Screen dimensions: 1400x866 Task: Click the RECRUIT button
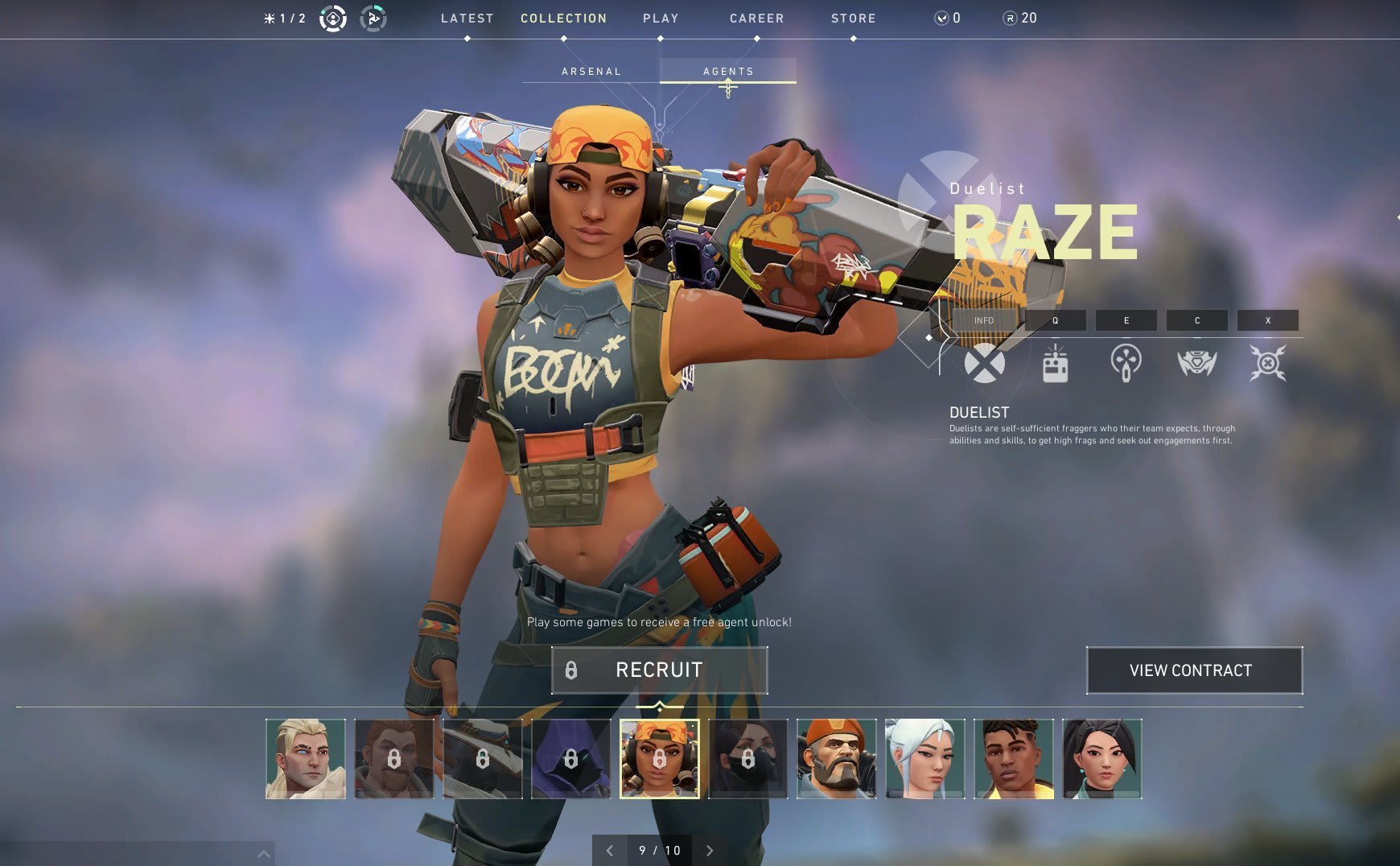click(659, 670)
